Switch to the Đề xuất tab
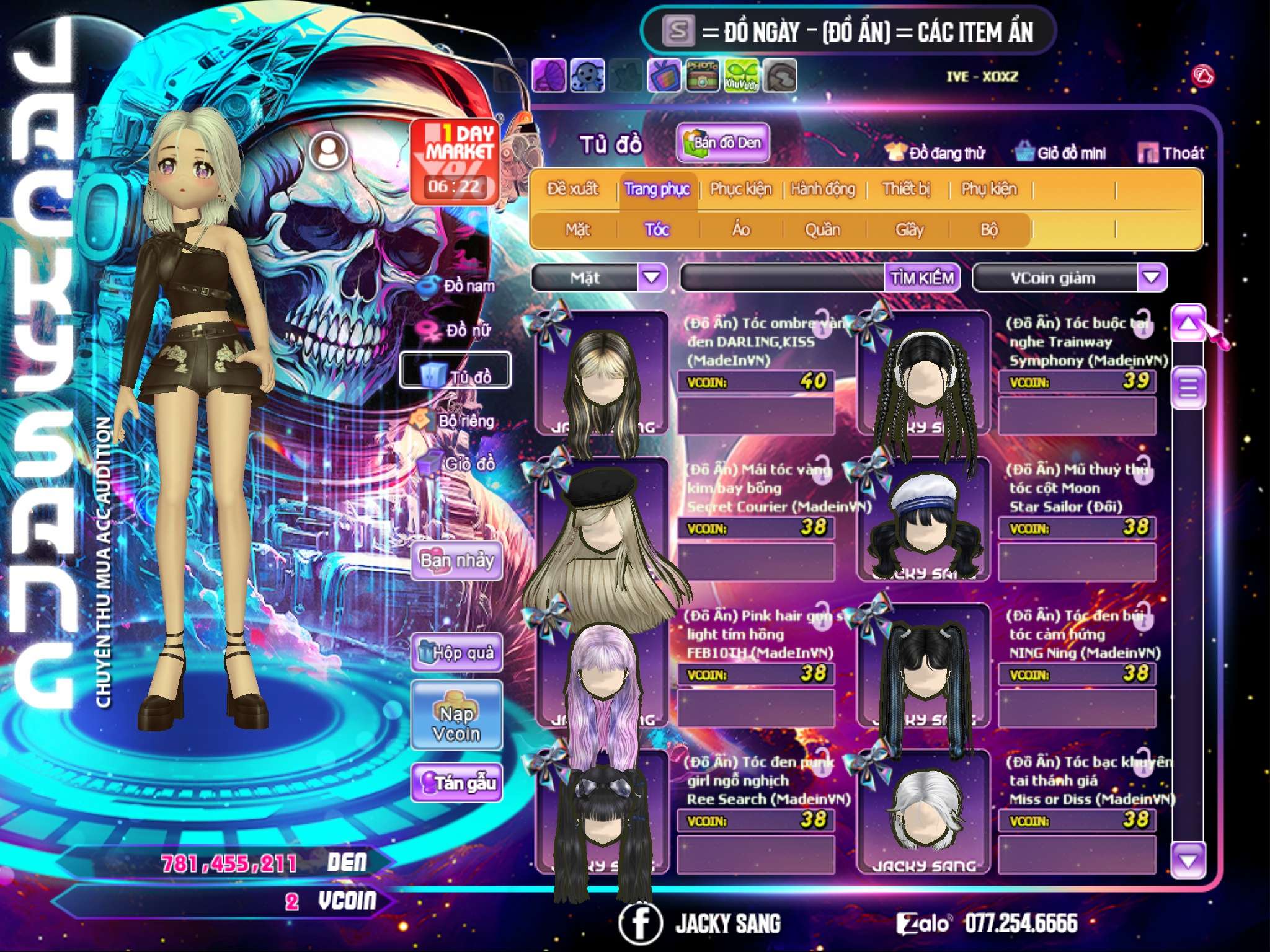Image resolution: width=1270 pixels, height=952 pixels. pyautogui.click(x=572, y=189)
